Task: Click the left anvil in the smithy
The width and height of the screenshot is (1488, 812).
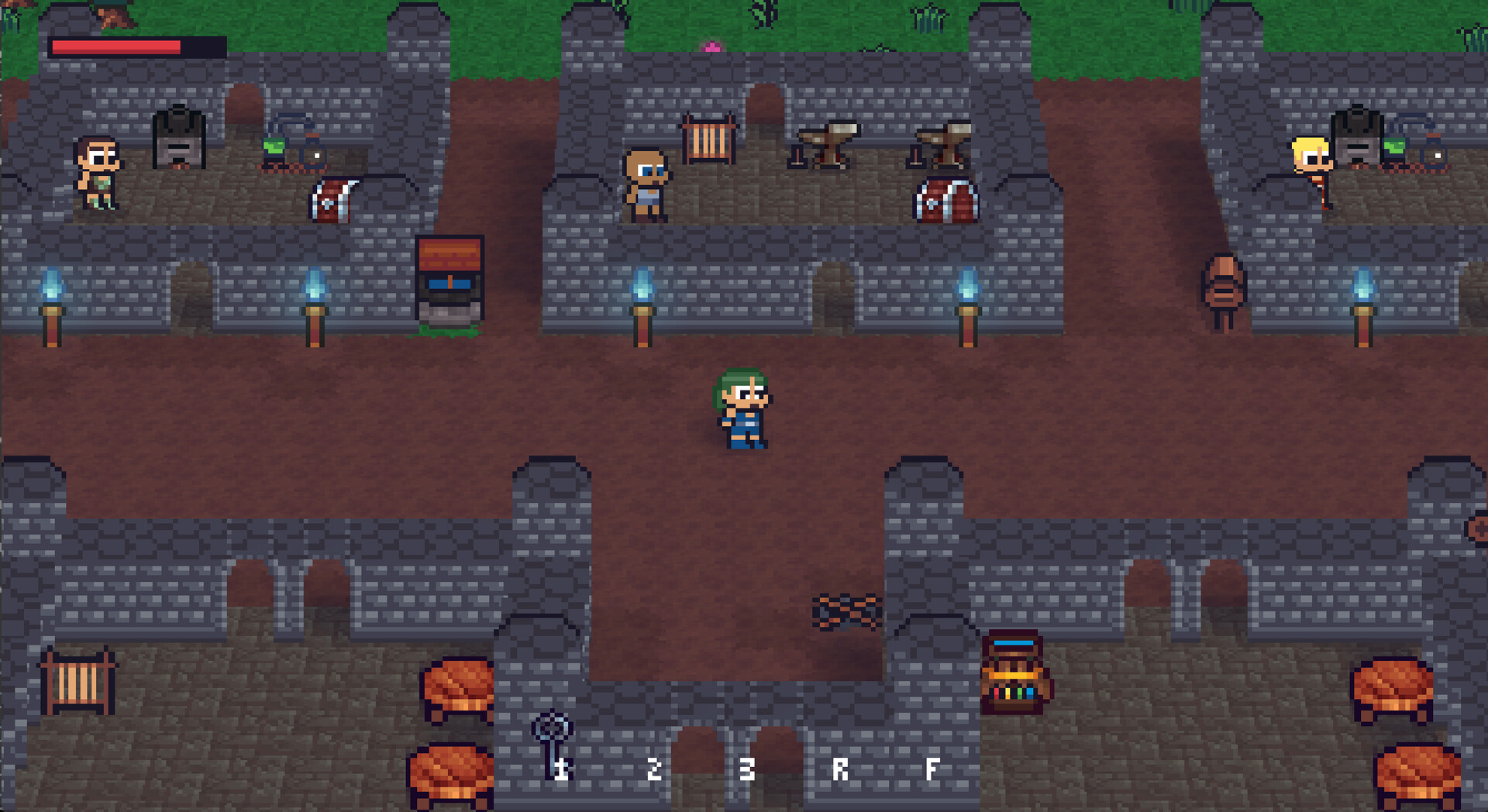Action: (828, 143)
